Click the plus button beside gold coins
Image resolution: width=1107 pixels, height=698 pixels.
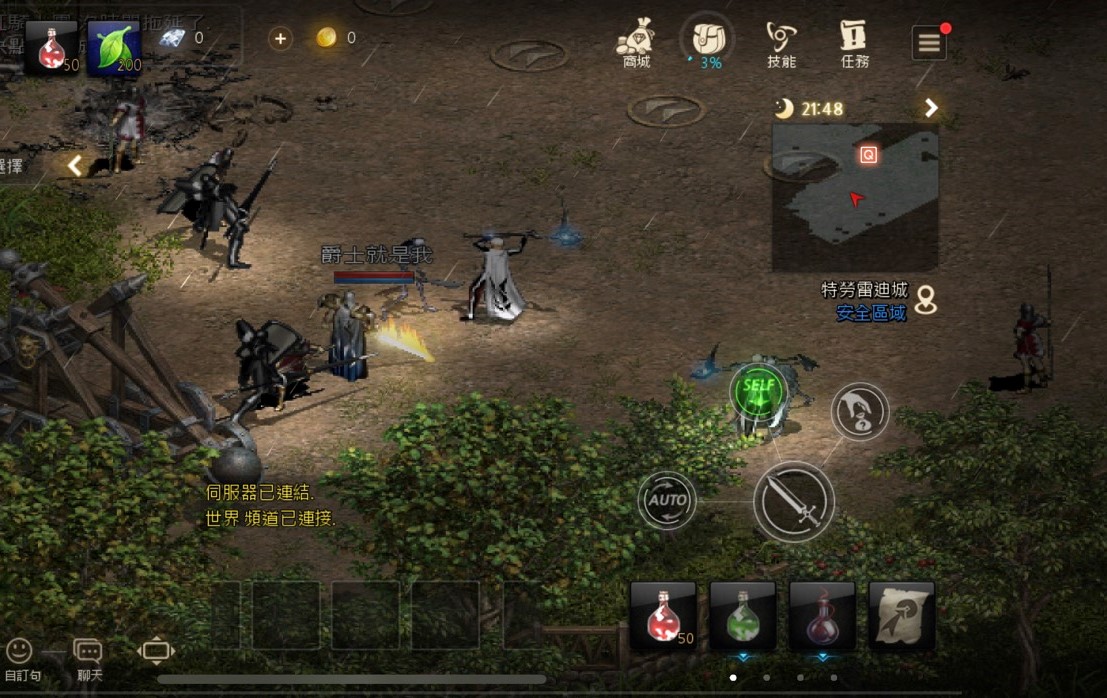280,38
